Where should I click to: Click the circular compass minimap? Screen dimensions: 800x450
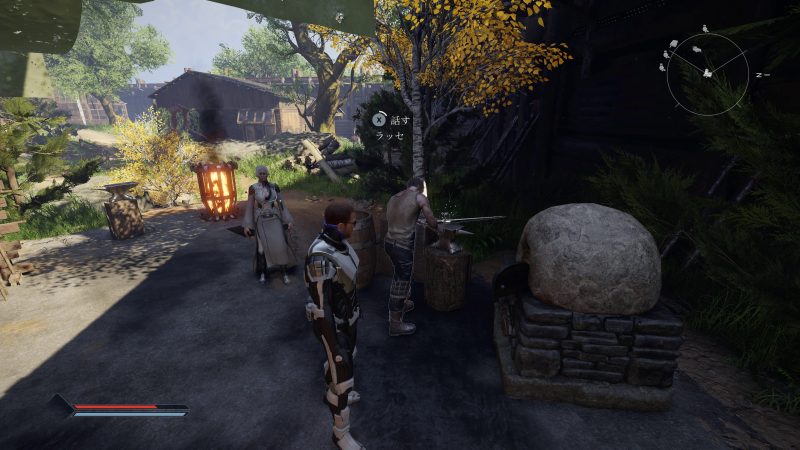pyautogui.click(x=707, y=73)
